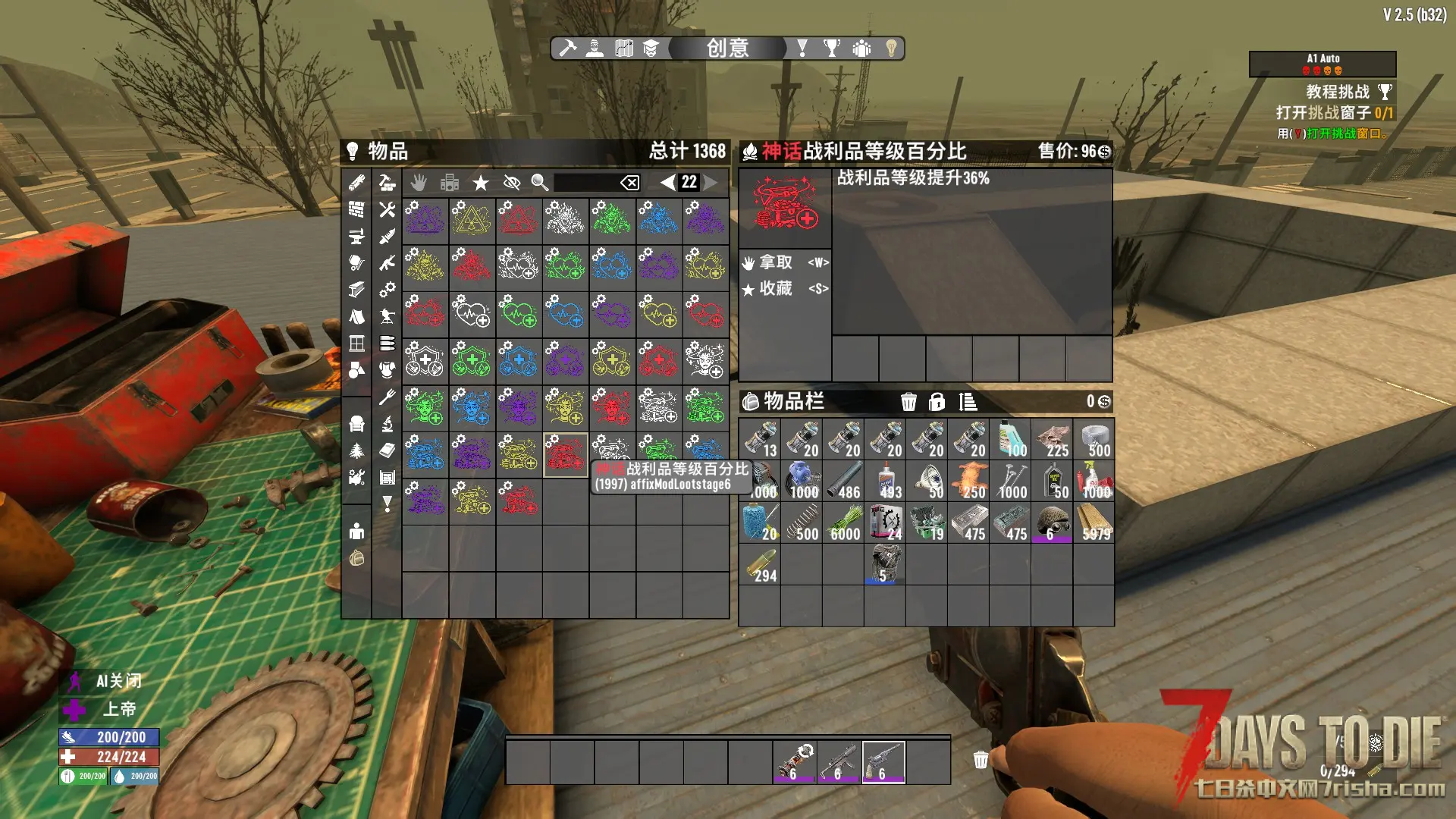
Task: Toggle the star favorites filter
Action: point(480,182)
